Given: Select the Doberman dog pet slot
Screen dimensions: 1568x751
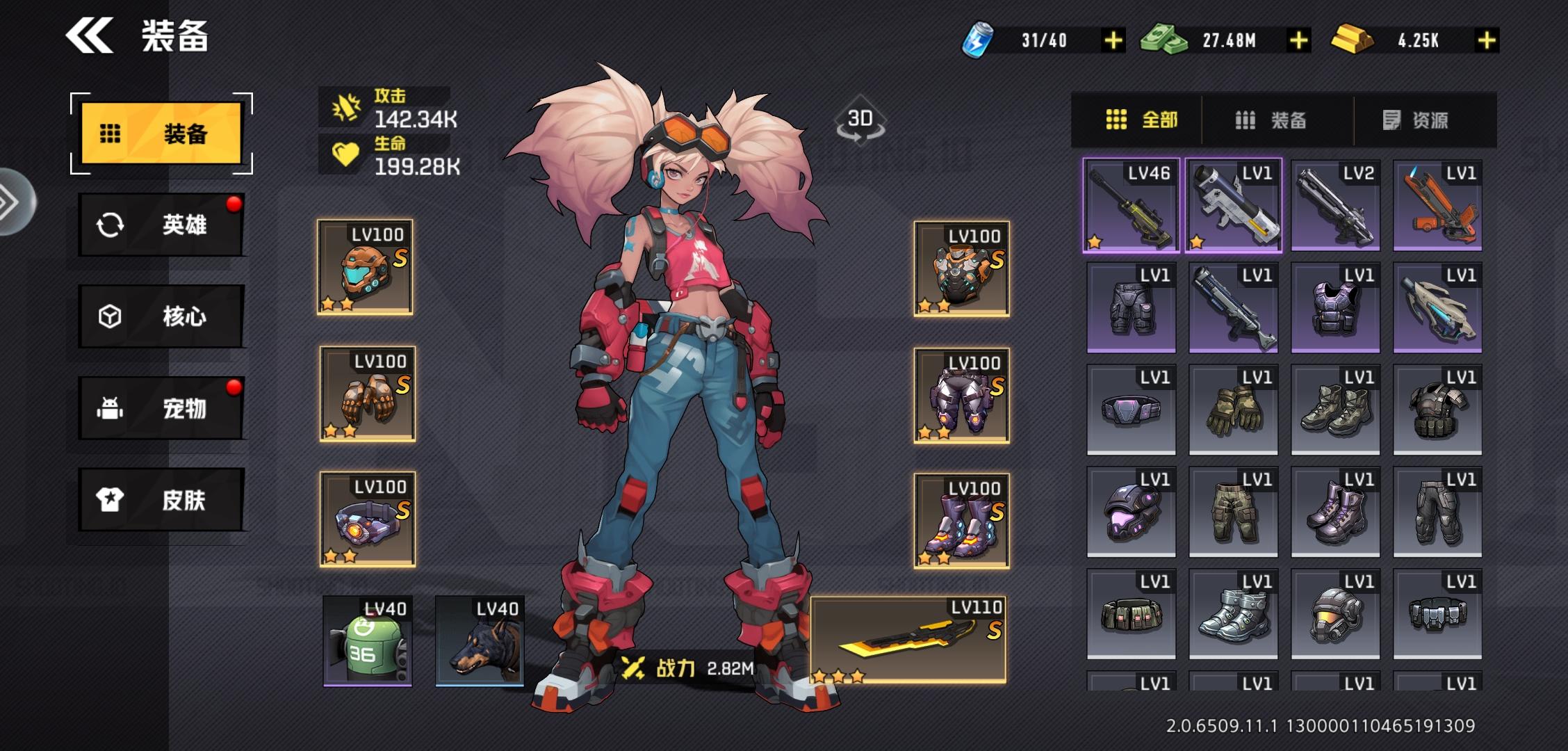Looking at the screenshot, I should click(x=480, y=641).
